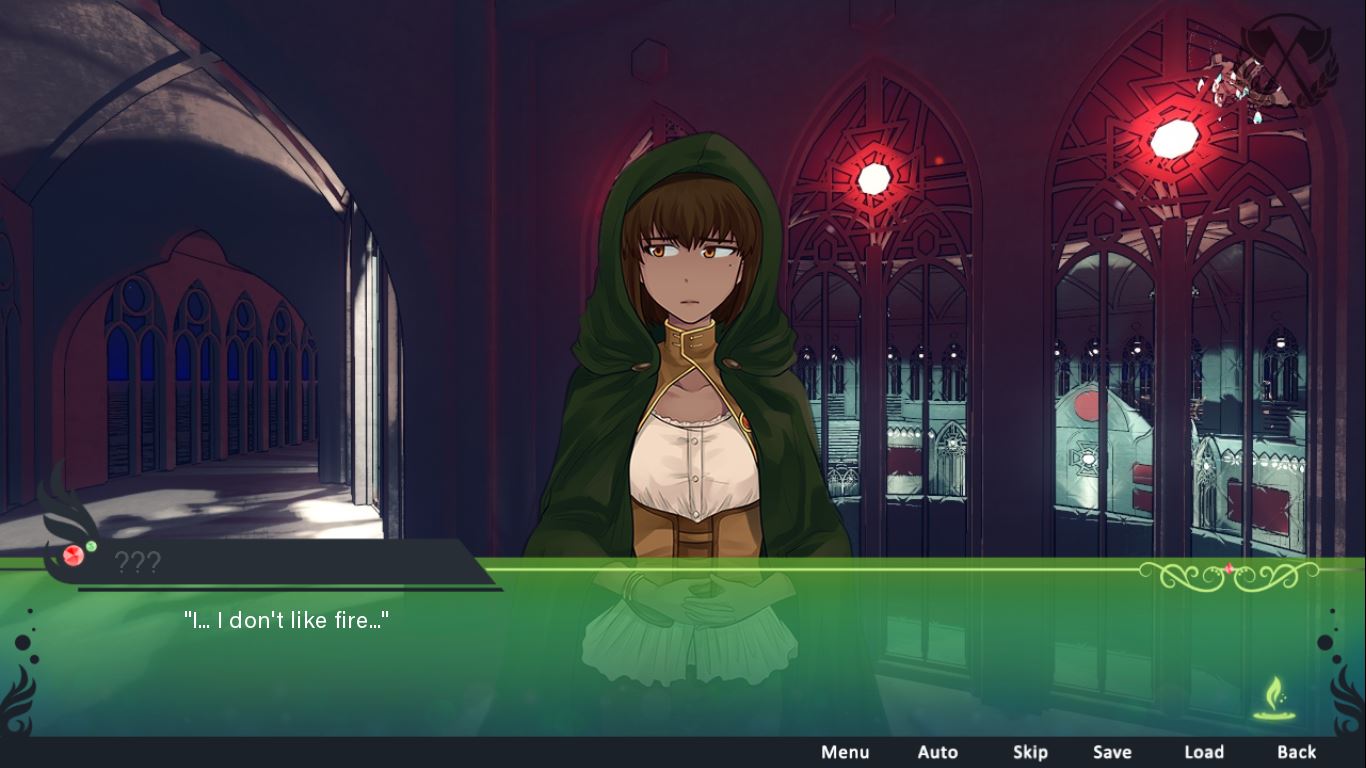Image resolution: width=1366 pixels, height=768 pixels.
Task: Open the Menu from the quick bar
Action: click(x=845, y=752)
